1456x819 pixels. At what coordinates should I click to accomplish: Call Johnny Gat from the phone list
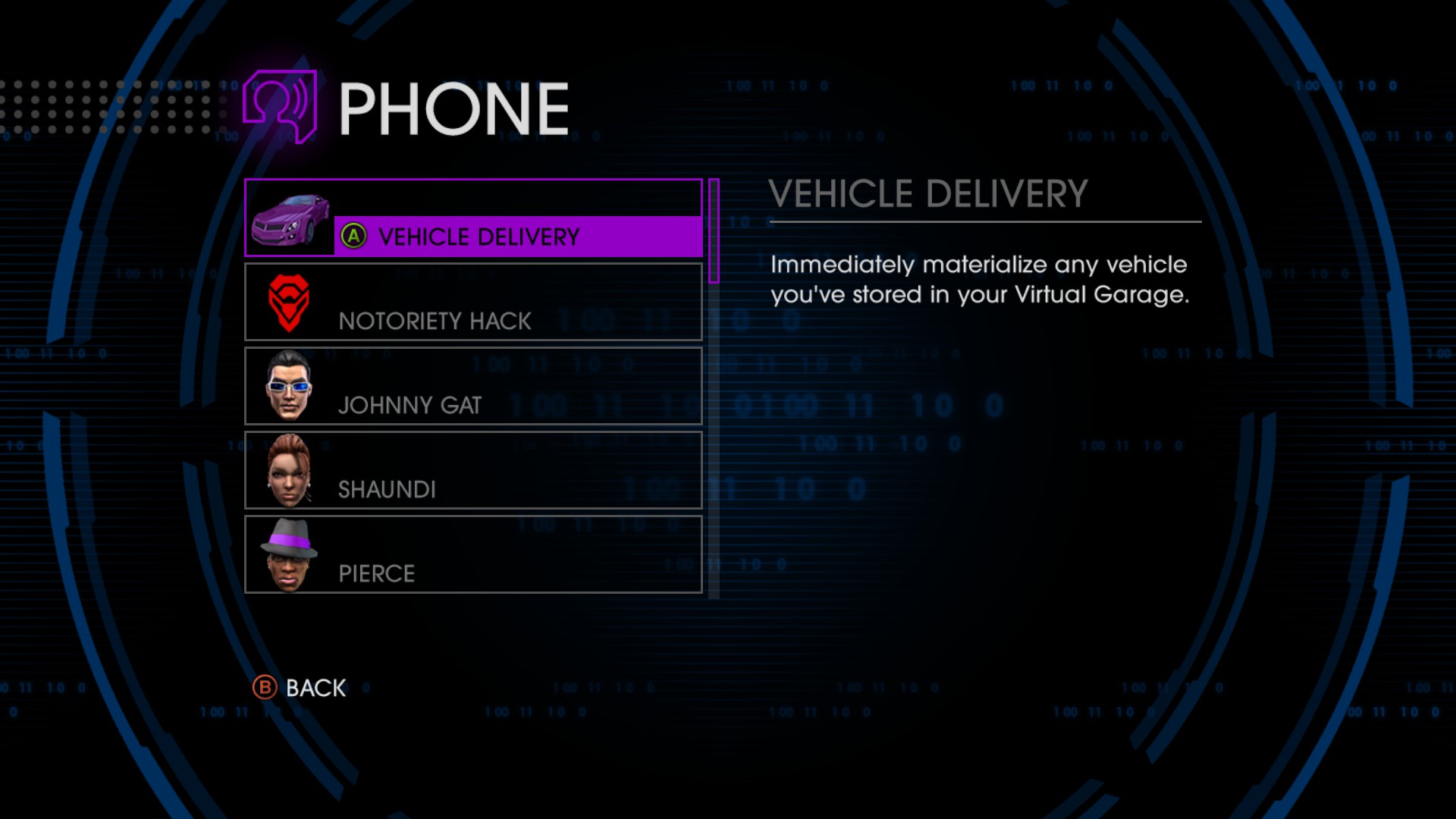click(x=473, y=387)
